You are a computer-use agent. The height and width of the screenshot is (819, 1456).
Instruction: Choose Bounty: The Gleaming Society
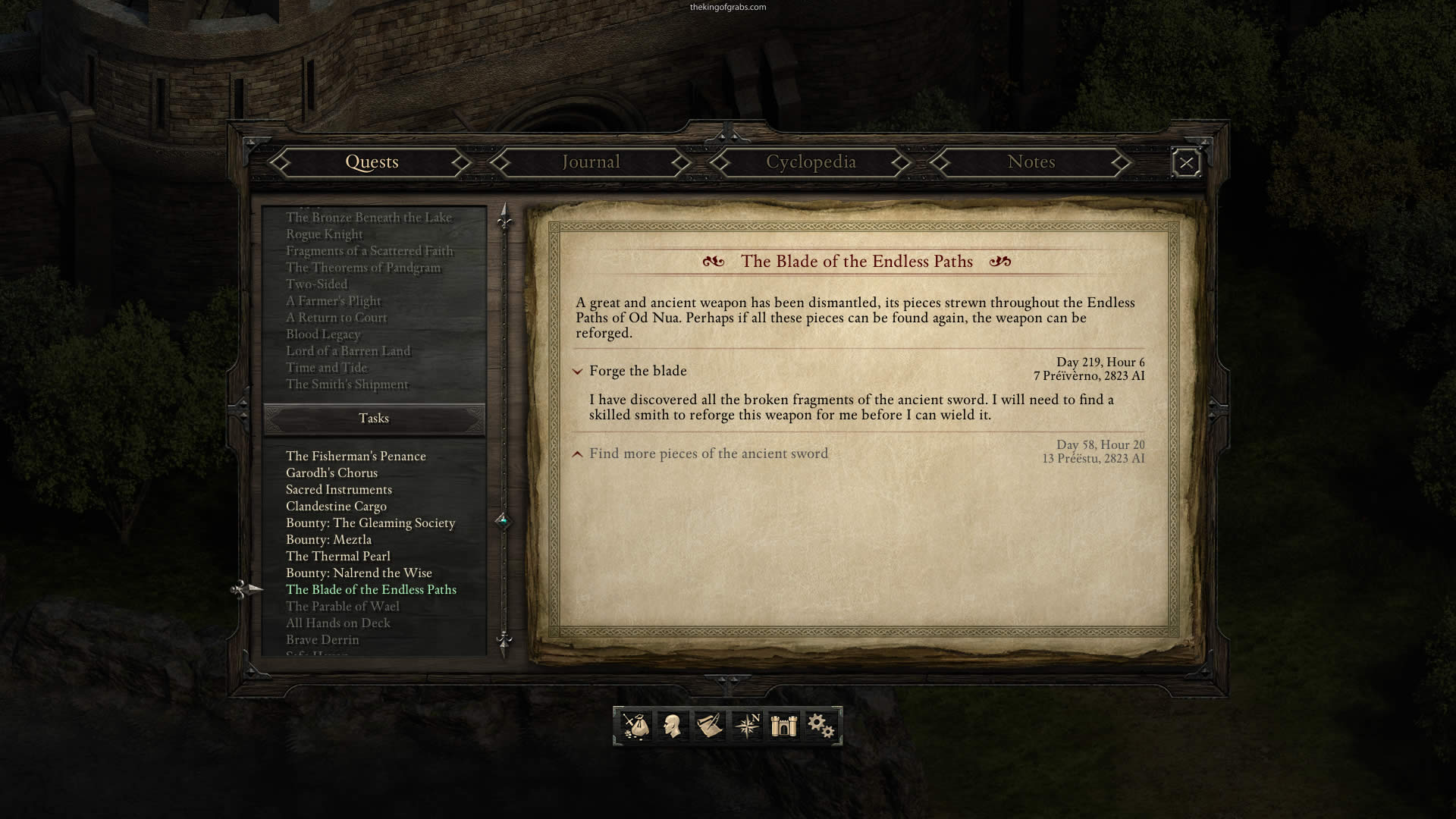(370, 522)
